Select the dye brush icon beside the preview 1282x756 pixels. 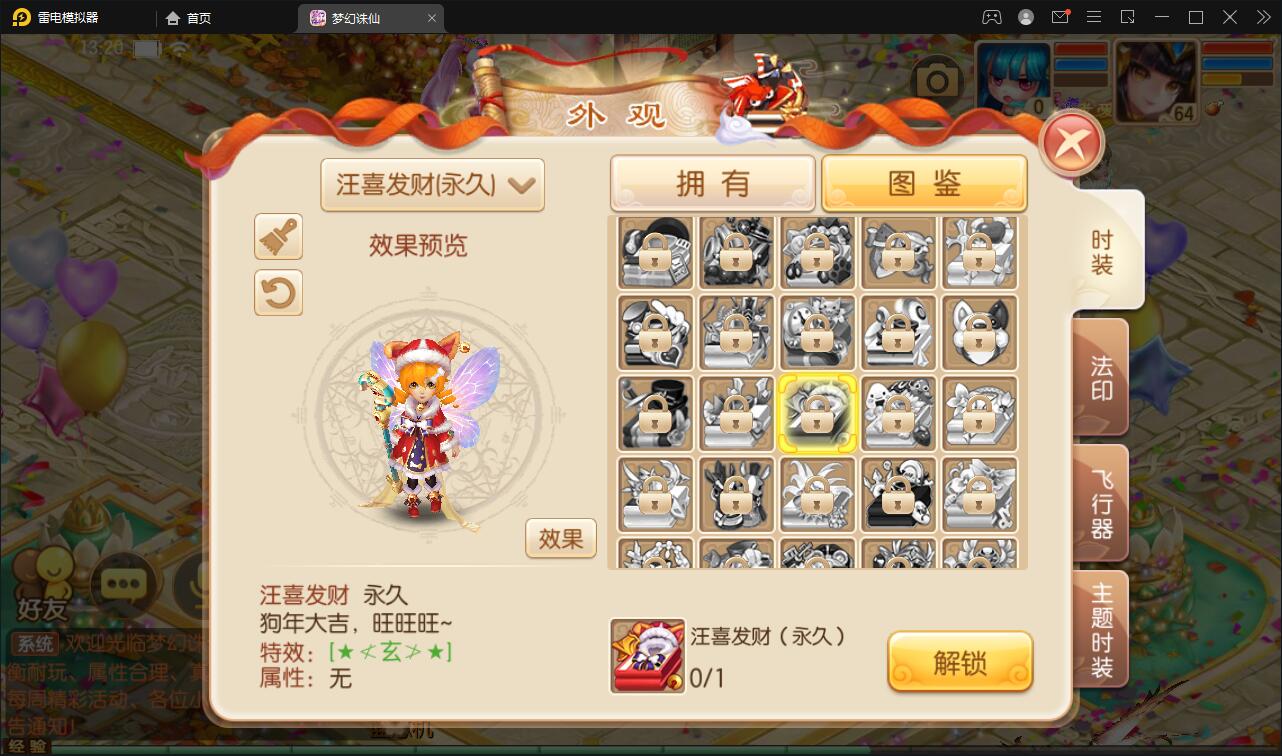coord(278,237)
